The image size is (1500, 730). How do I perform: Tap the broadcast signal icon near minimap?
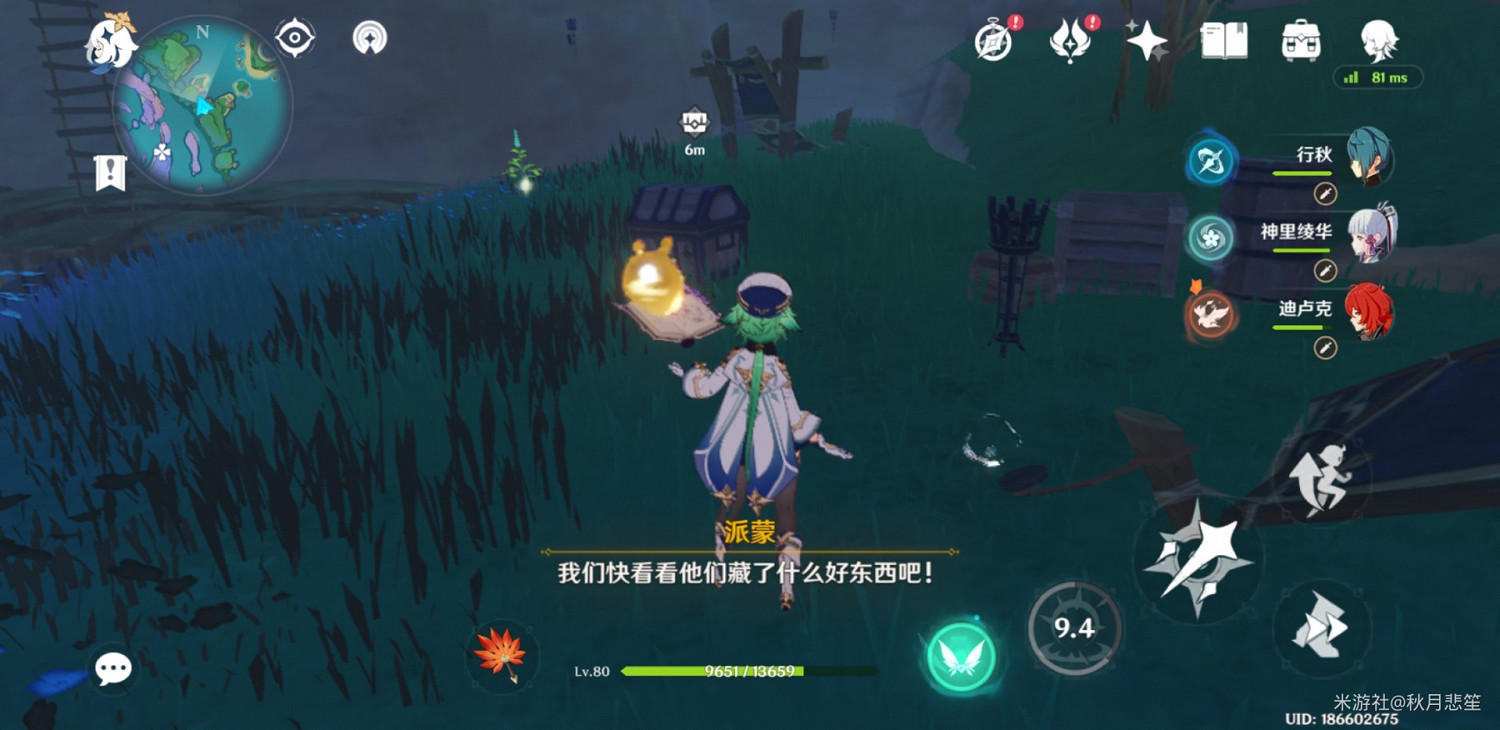[x=370, y=37]
